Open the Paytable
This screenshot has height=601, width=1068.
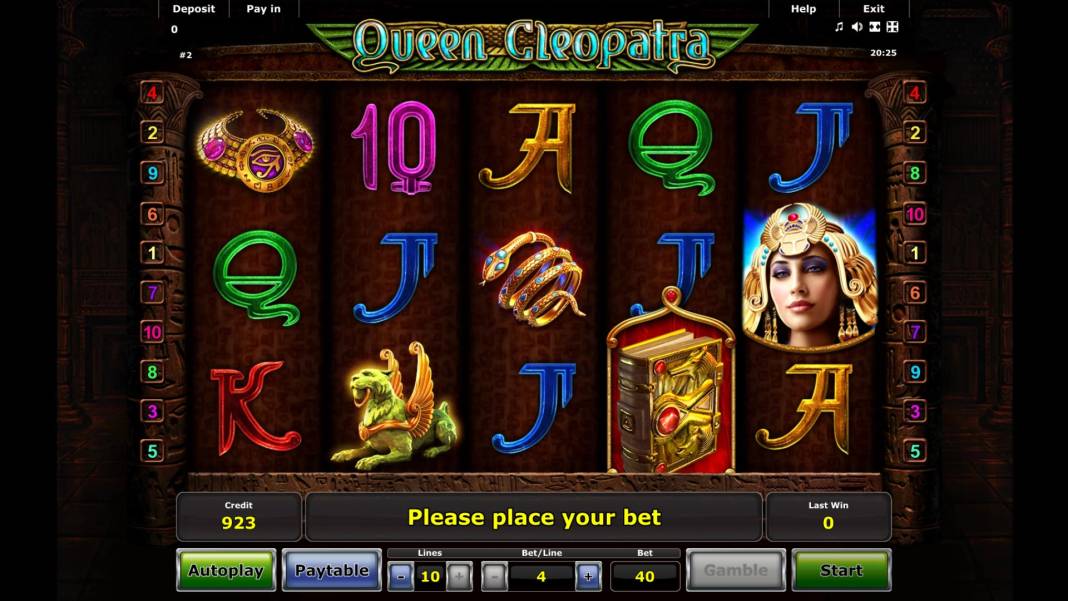(331, 570)
